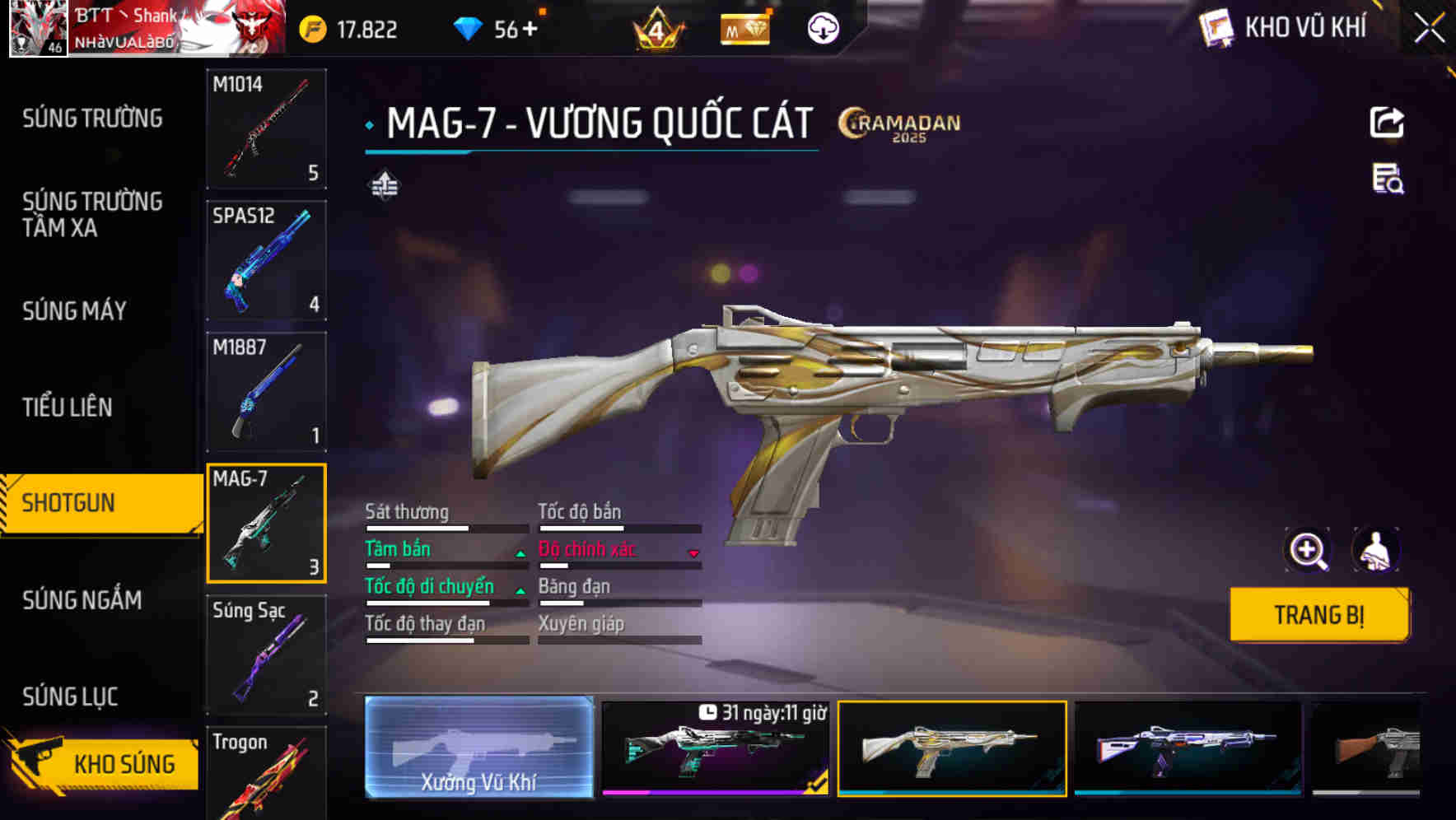
Task: Show the SÚNG NGẮM category
Action: 82,600
